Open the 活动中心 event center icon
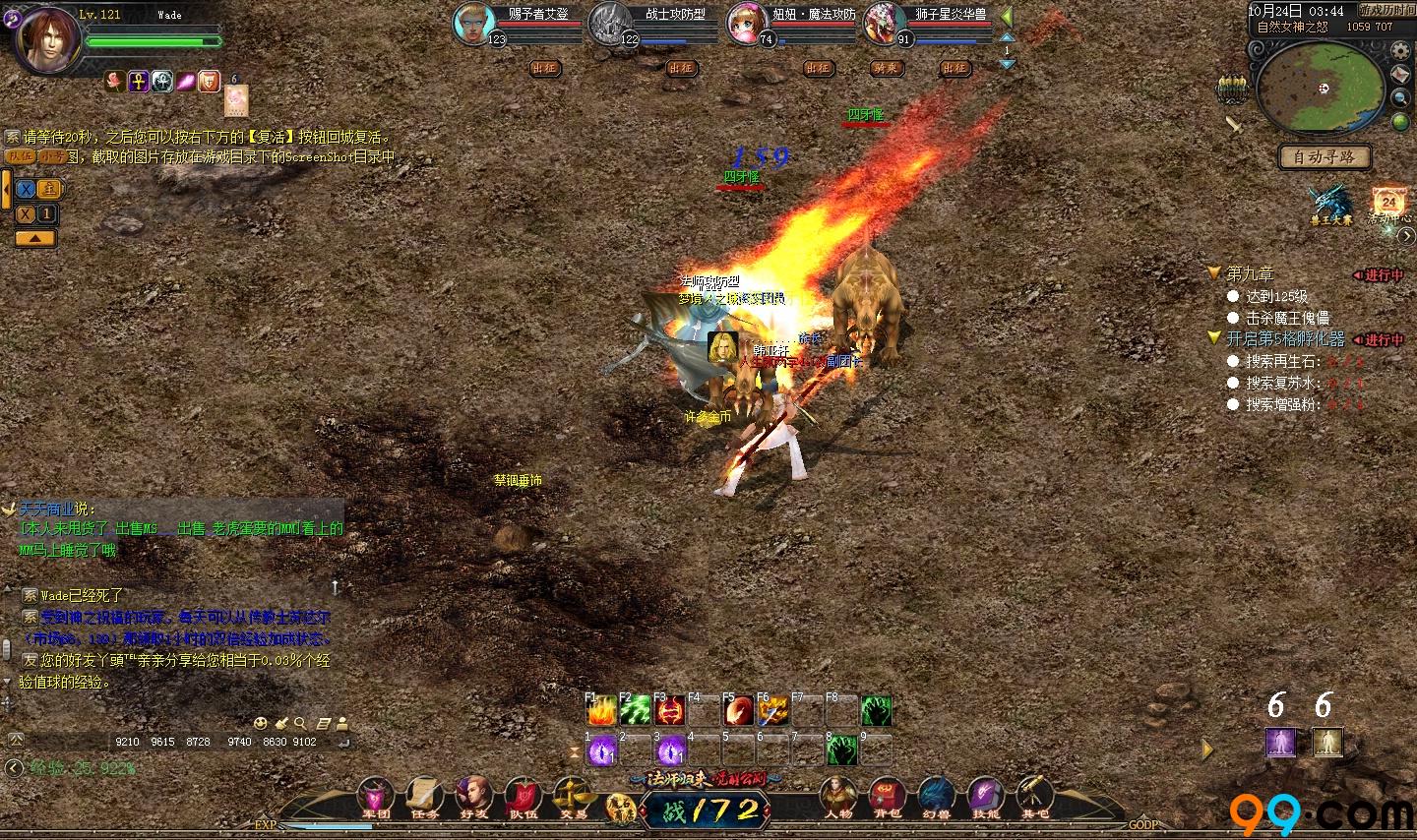The height and width of the screenshot is (840, 1417). pyautogui.click(x=1388, y=204)
